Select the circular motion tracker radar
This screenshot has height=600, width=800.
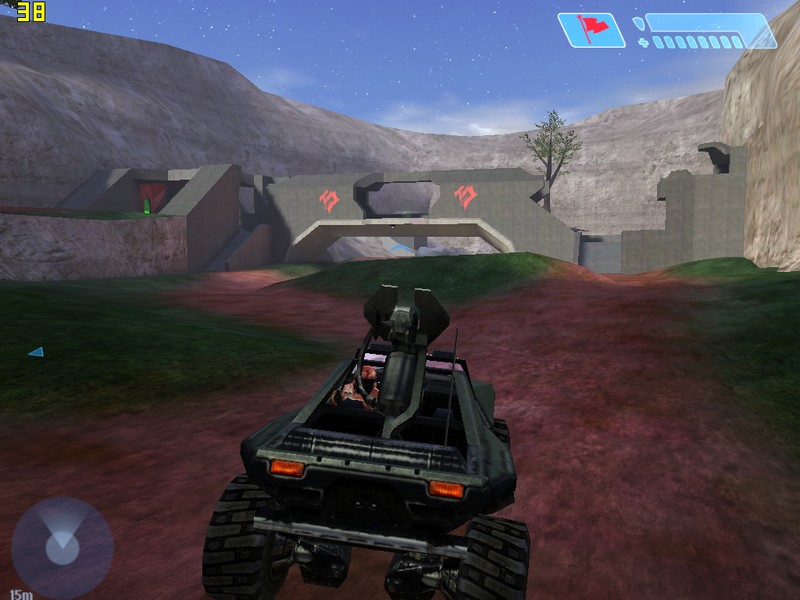[62, 546]
